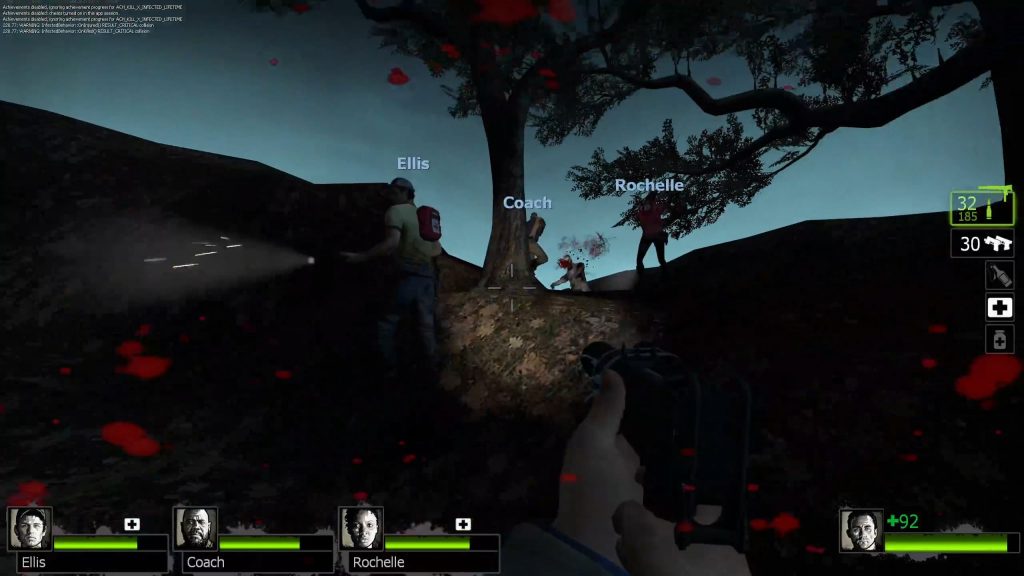Switch to the dual pistols slot

click(982, 243)
